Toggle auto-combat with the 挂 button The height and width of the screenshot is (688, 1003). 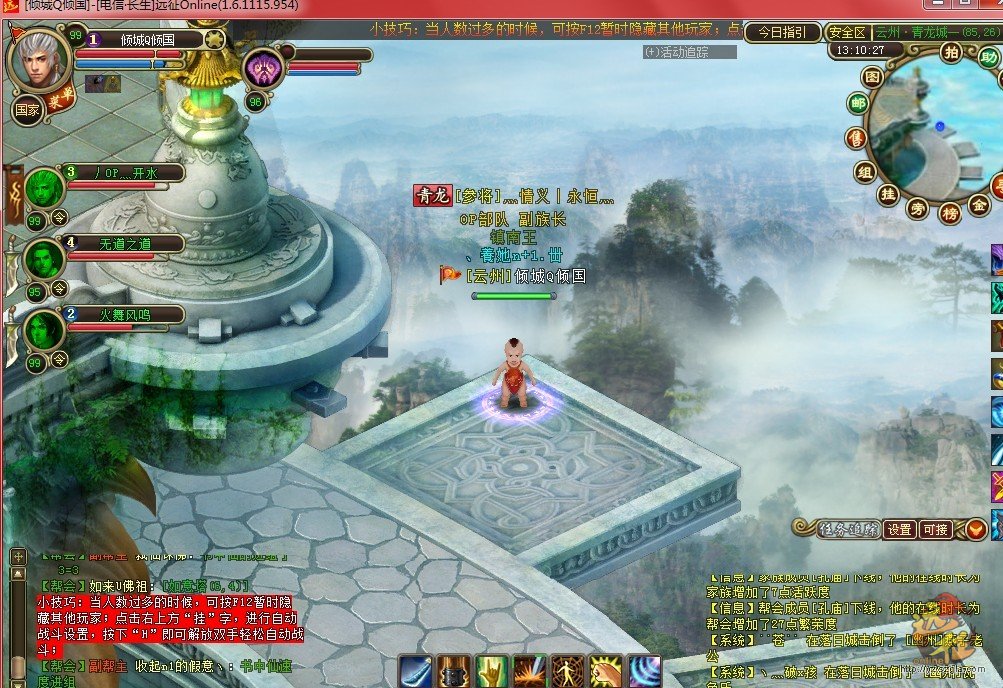click(x=887, y=196)
